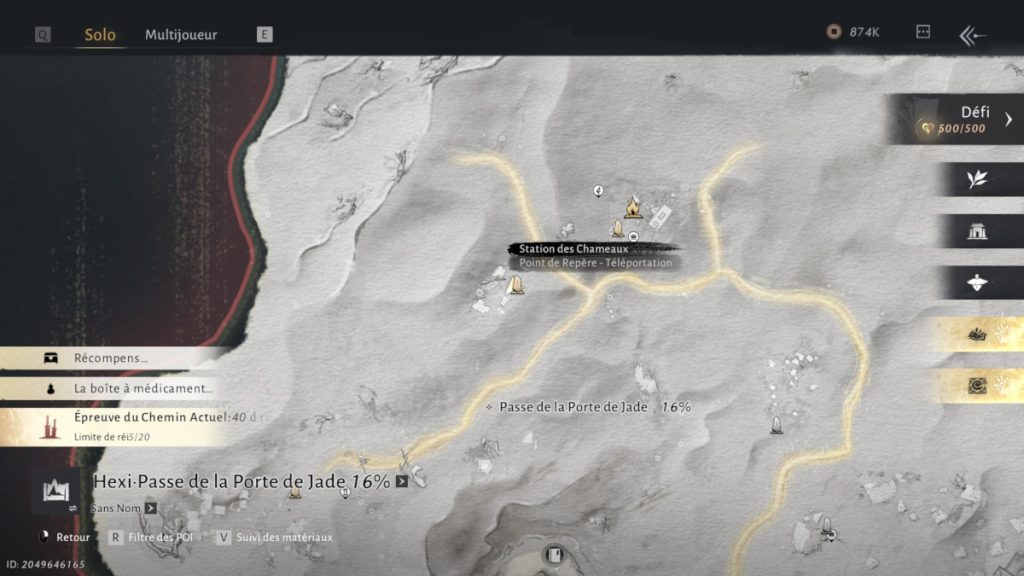Open the Récompens... reward entry
Image resolution: width=1024 pixels, height=576 pixels.
point(110,358)
